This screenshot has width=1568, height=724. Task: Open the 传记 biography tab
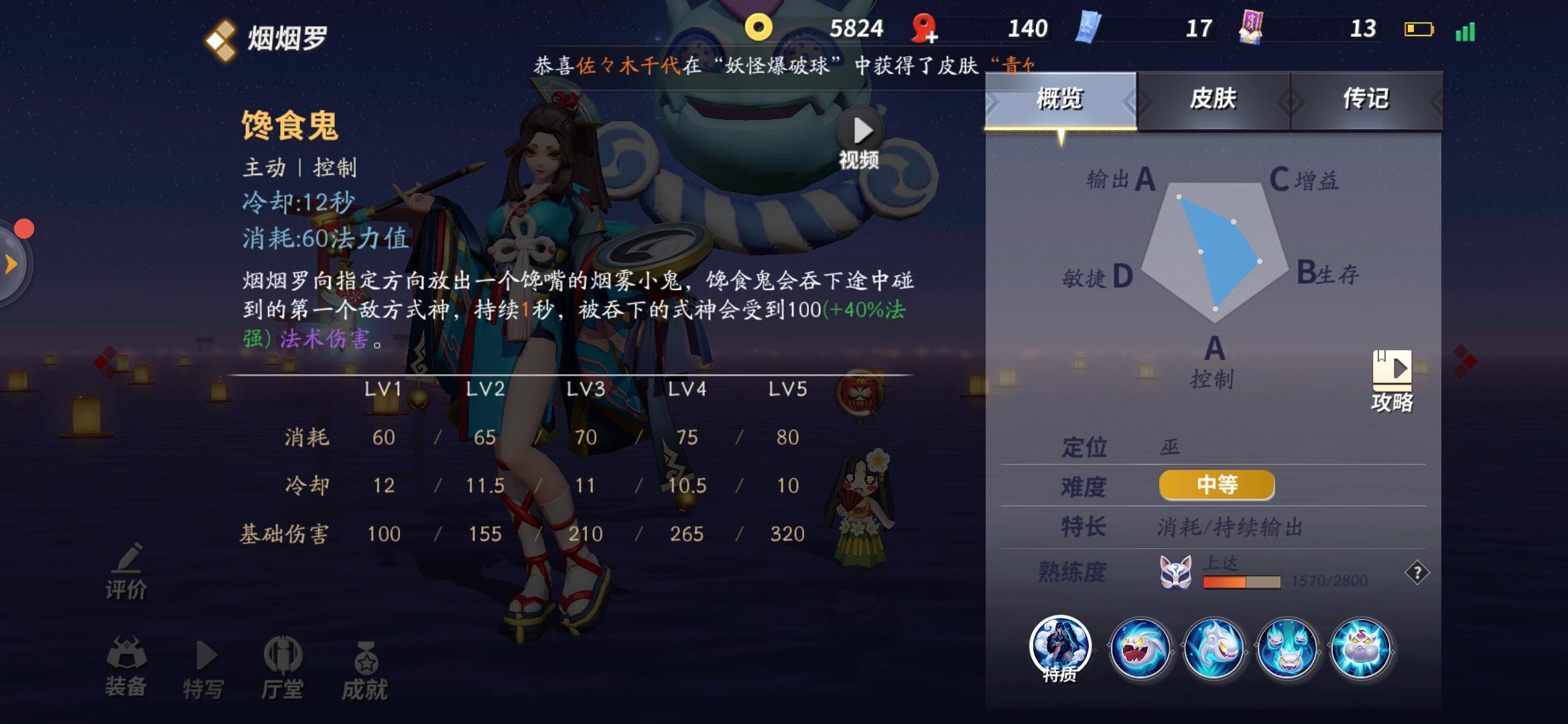(1367, 99)
